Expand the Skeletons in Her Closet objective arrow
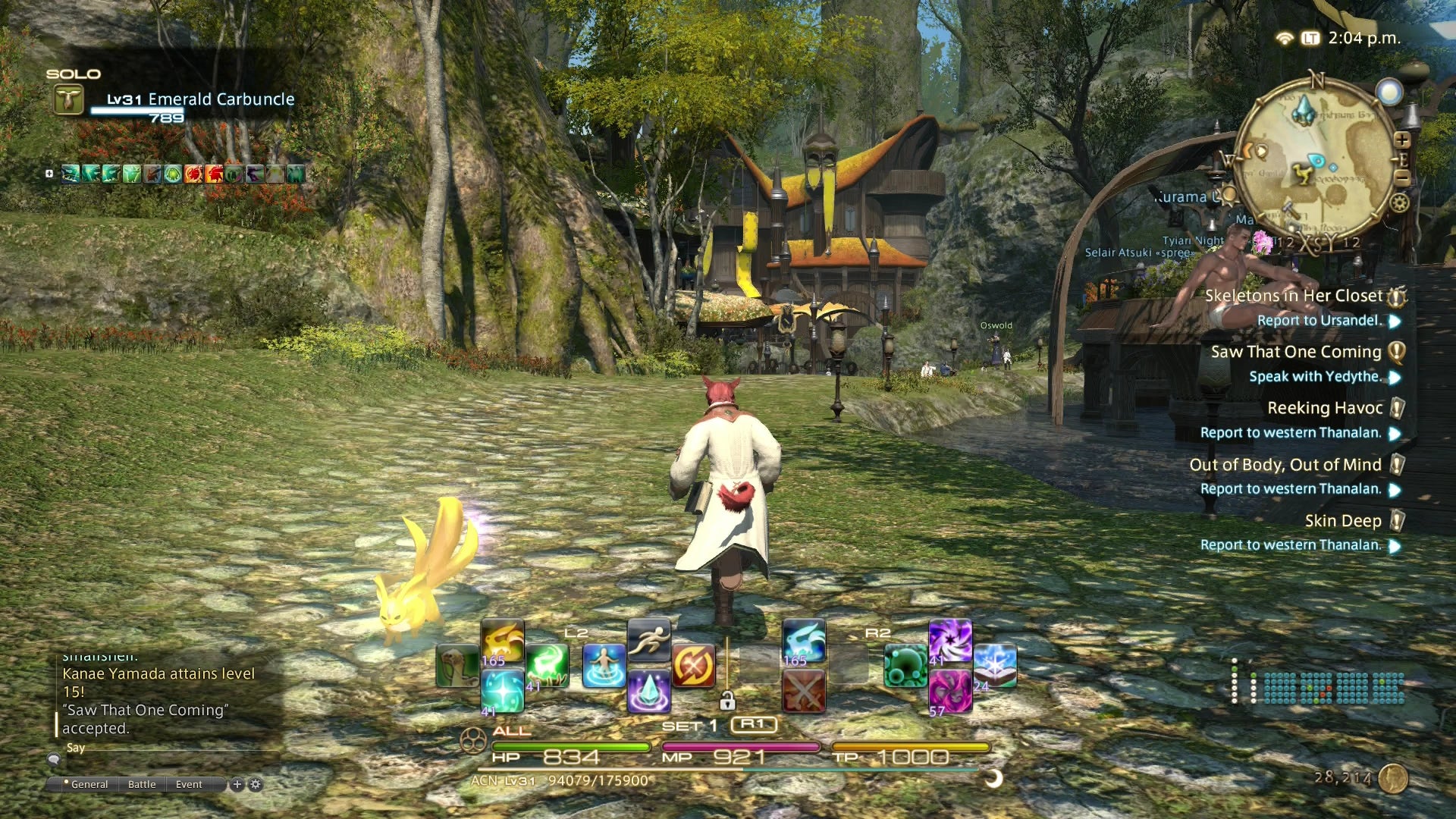1456x819 pixels. point(1395,321)
